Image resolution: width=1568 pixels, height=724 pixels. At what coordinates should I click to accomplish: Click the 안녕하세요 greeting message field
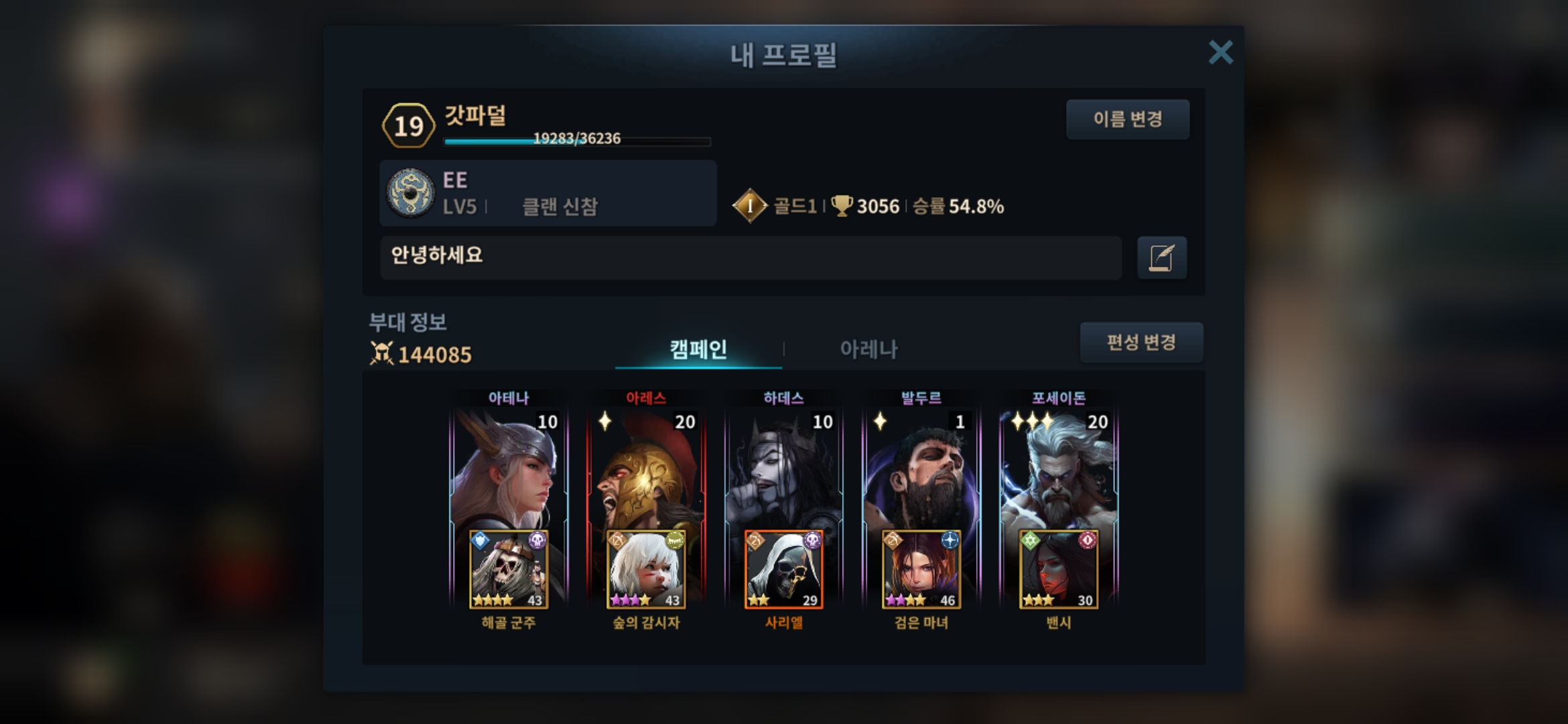[x=750, y=257]
